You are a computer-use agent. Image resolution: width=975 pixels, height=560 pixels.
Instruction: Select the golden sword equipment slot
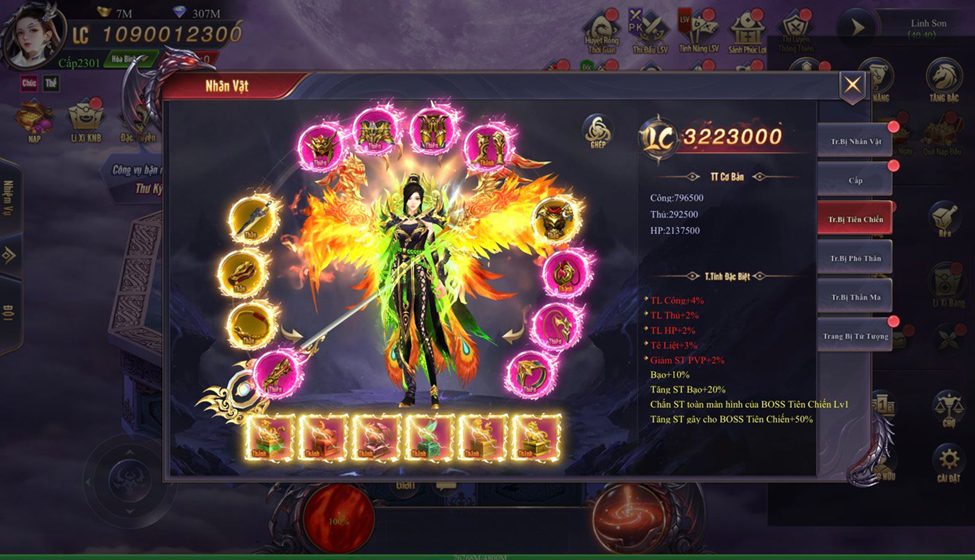247,219
